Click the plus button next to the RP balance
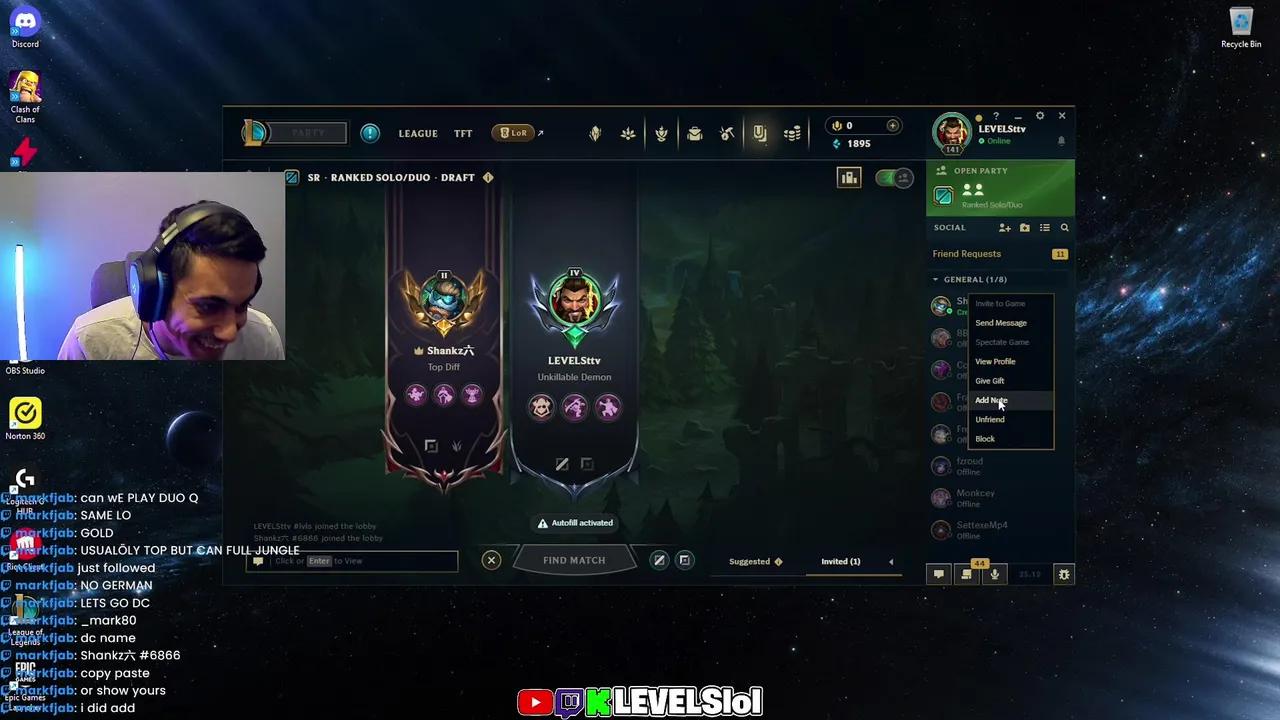Screen dimensions: 1280x720 point(893,125)
